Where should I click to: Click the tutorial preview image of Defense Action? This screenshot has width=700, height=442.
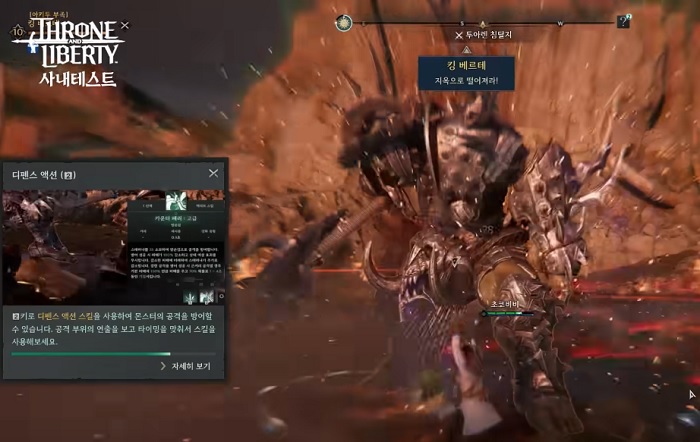coord(114,246)
